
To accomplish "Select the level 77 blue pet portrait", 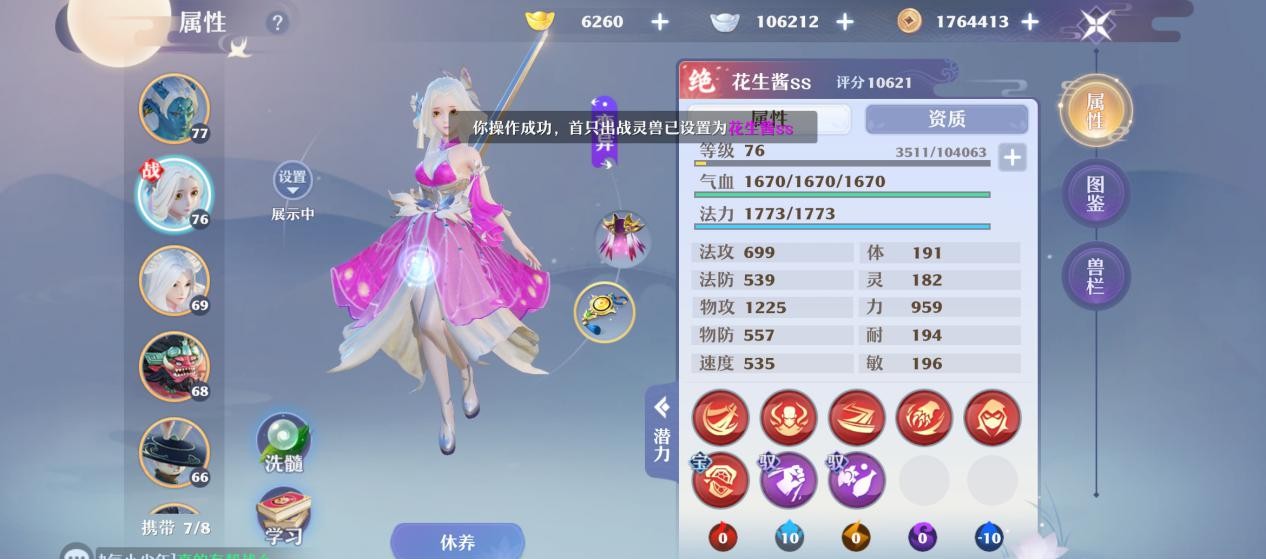I will (x=173, y=108).
